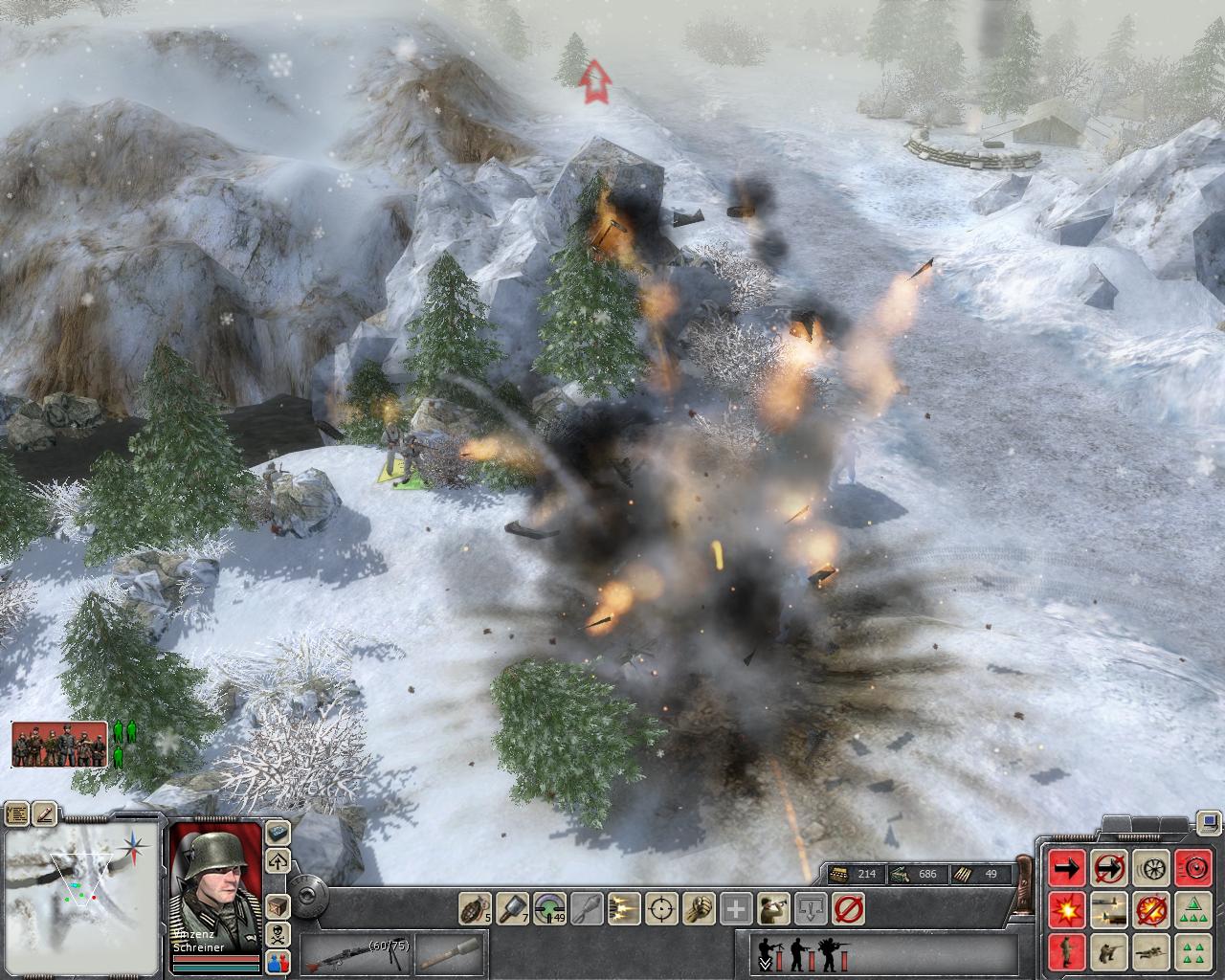
Task: Use the fist melee attack command
Action: [699, 906]
